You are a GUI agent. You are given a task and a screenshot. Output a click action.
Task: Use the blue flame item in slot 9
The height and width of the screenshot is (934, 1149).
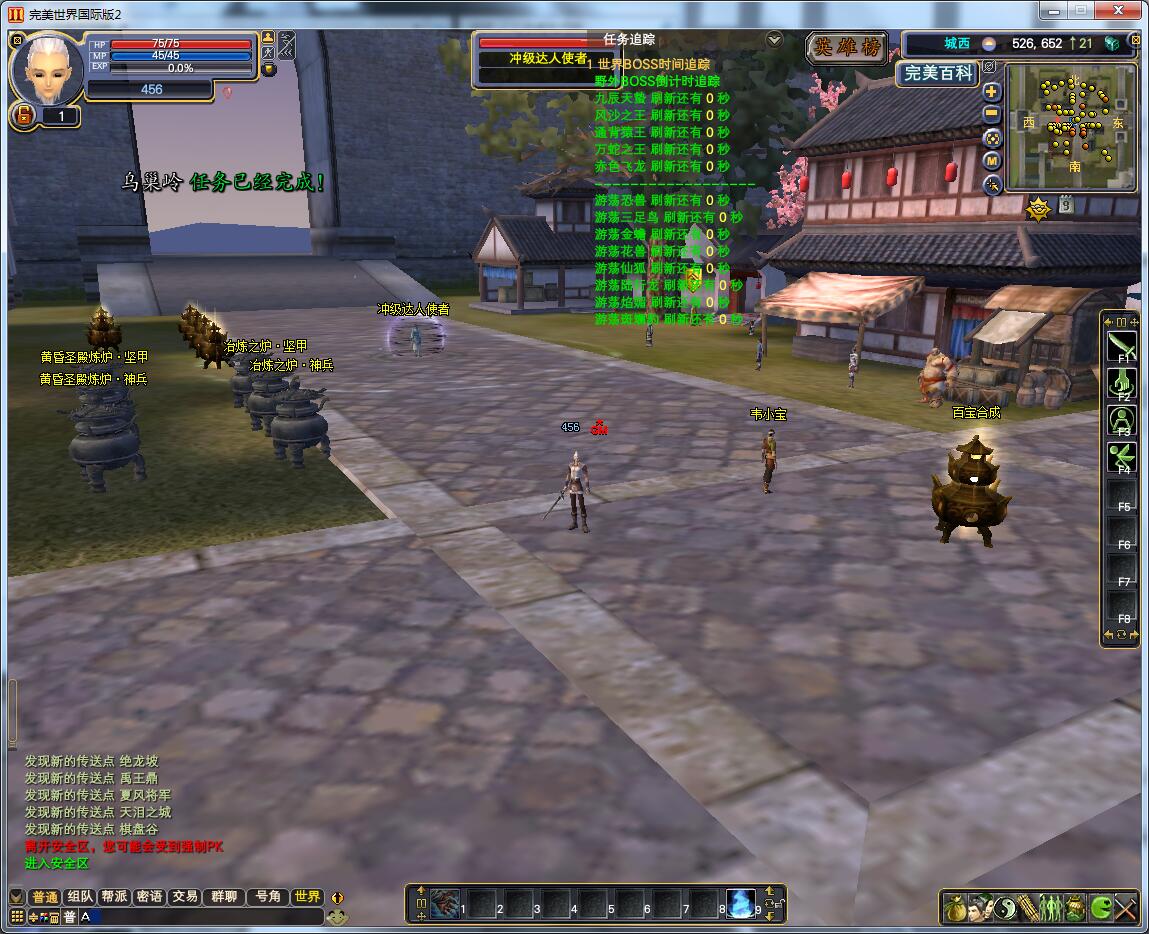(741, 903)
